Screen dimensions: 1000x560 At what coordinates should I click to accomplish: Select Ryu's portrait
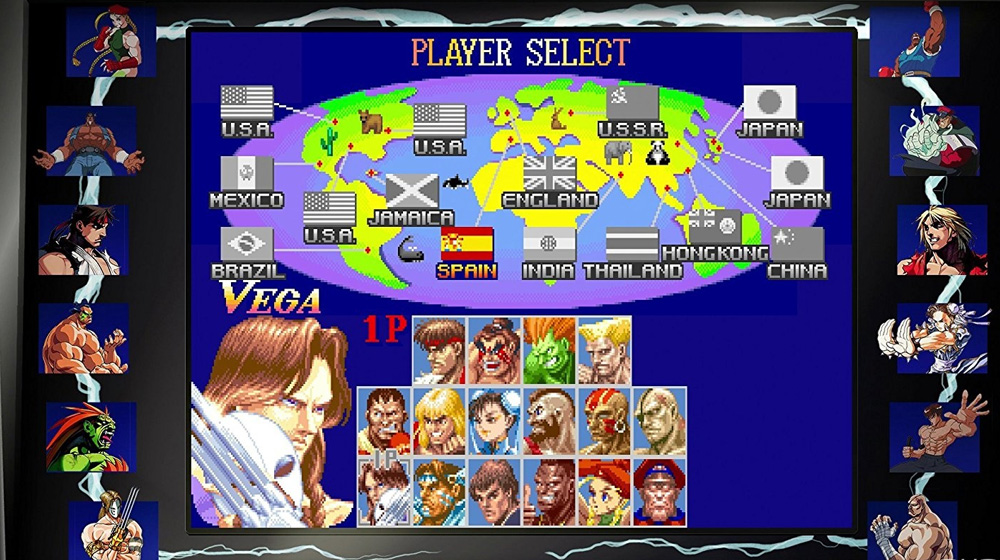[x=440, y=351]
